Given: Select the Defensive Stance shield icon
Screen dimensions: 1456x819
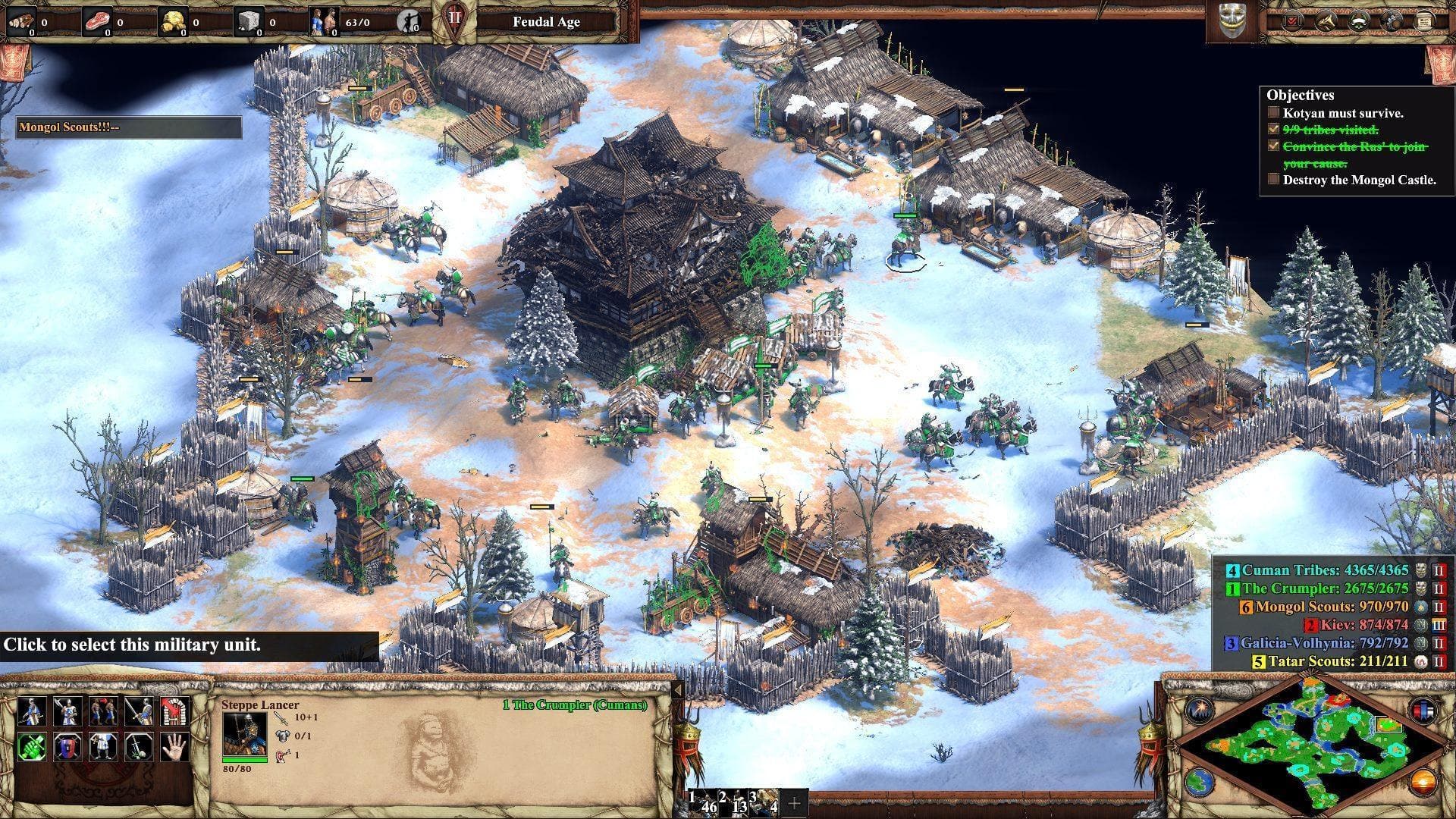Looking at the screenshot, I should click(65, 747).
